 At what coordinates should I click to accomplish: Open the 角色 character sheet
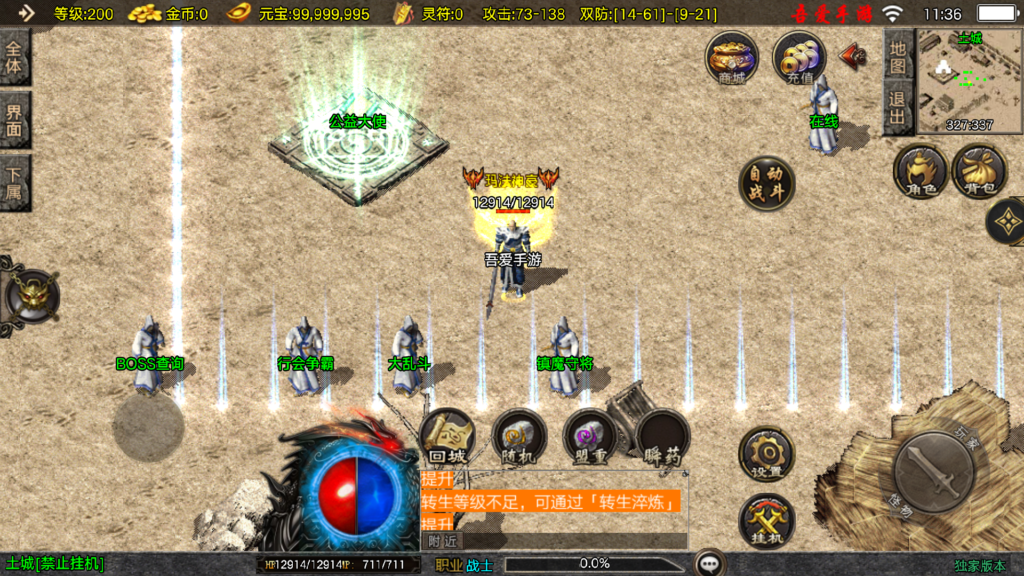pyautogui.click(x=920, y=171)
